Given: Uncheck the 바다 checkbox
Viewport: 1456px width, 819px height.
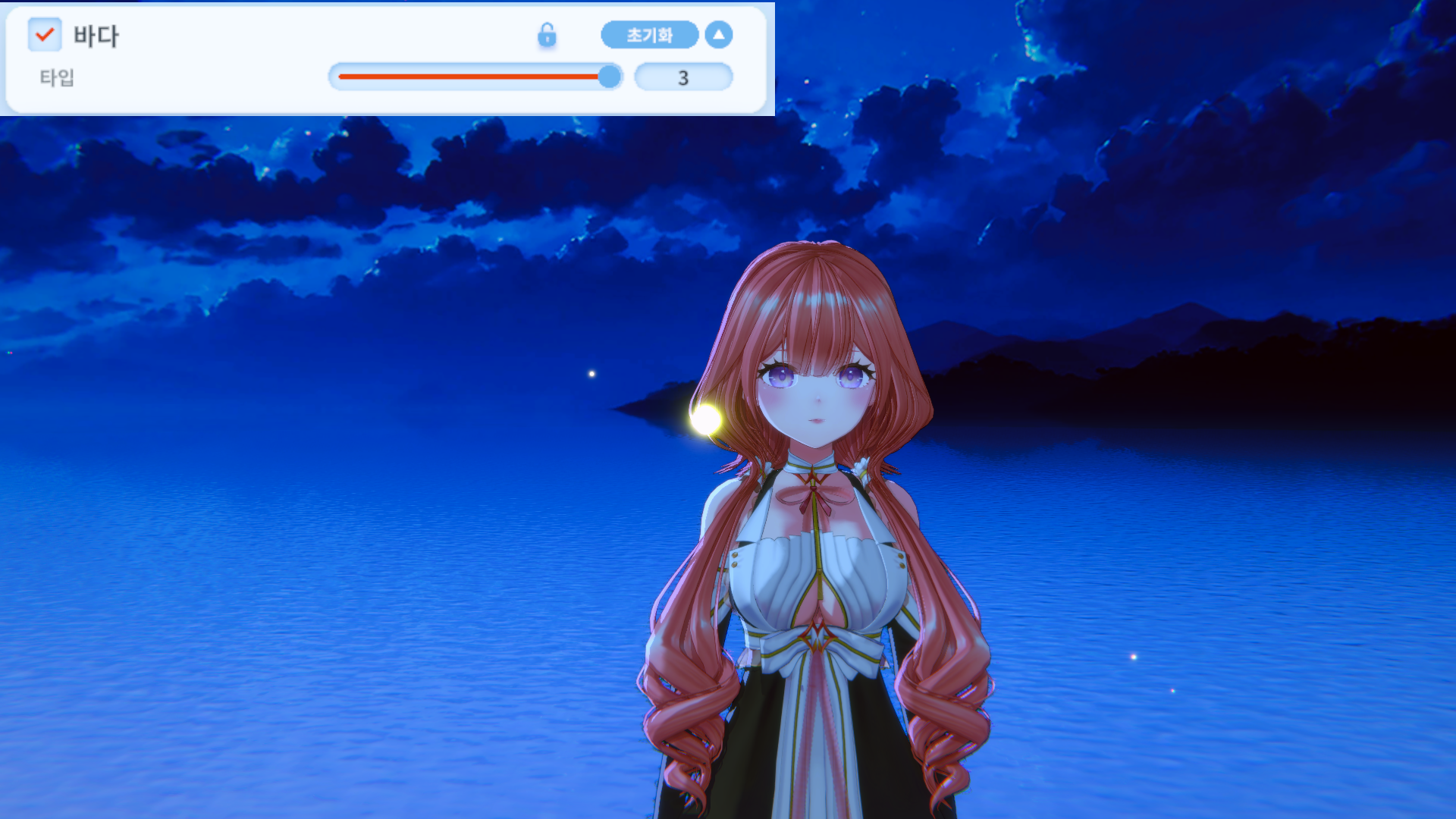Looking at the screenshot, I should point(45,35).
